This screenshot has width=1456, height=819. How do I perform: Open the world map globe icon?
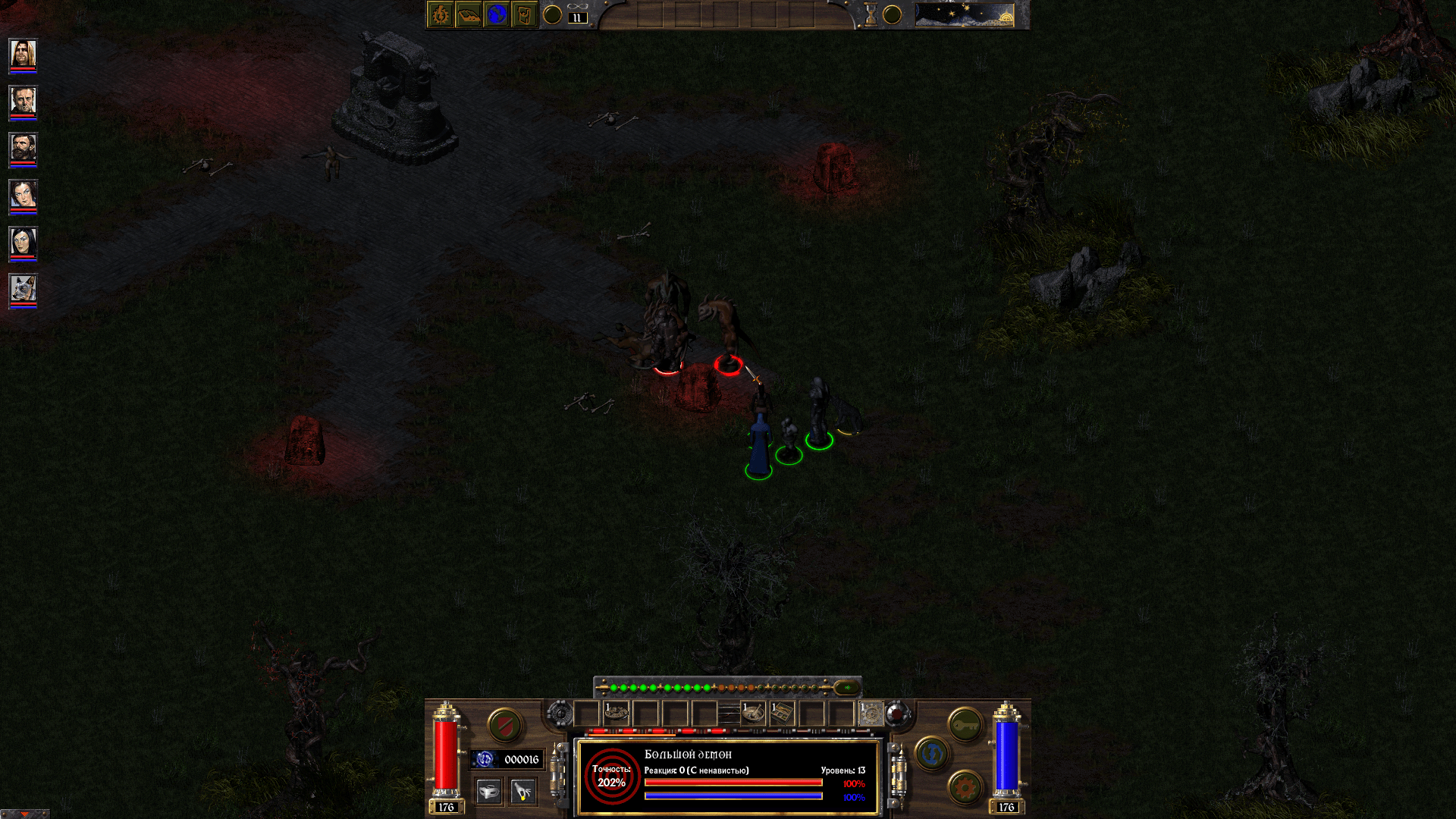tap(497, 15)
